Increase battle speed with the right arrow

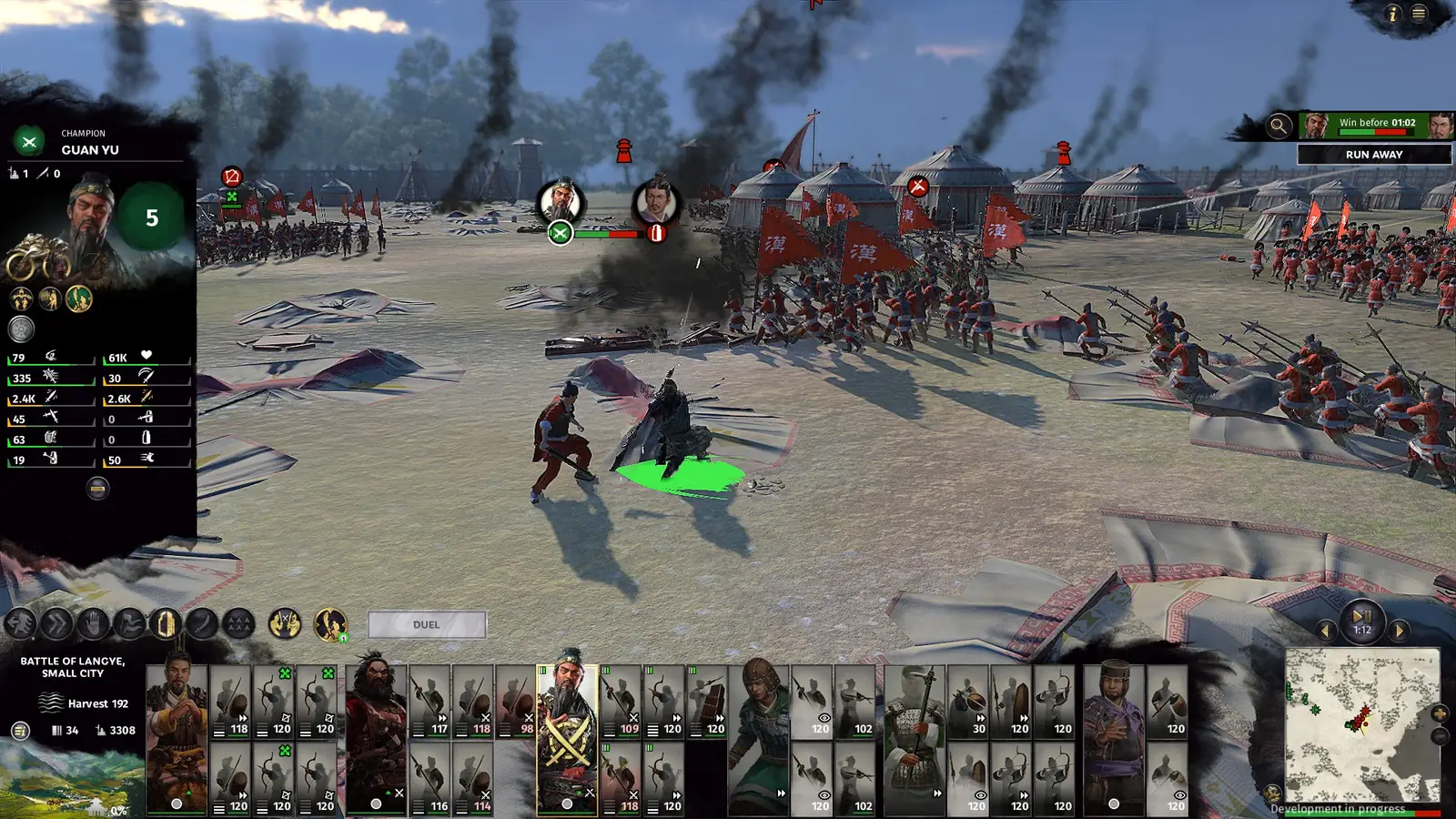click(1399, 631)
